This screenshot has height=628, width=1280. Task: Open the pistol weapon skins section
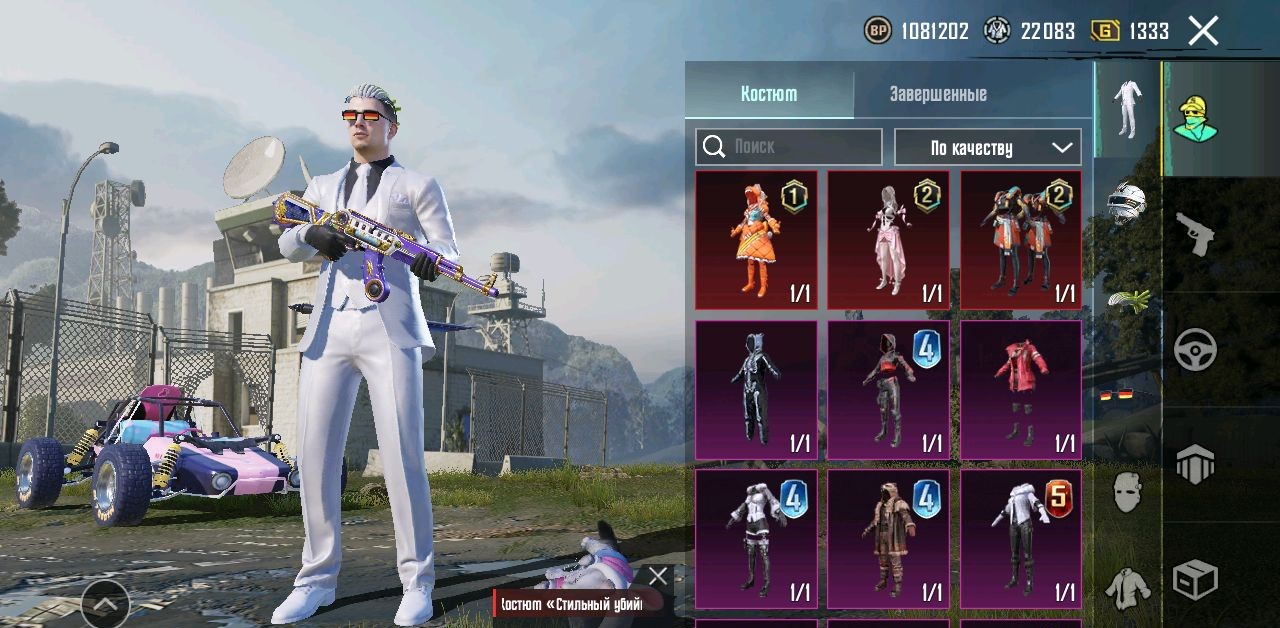pos(1195,234)
